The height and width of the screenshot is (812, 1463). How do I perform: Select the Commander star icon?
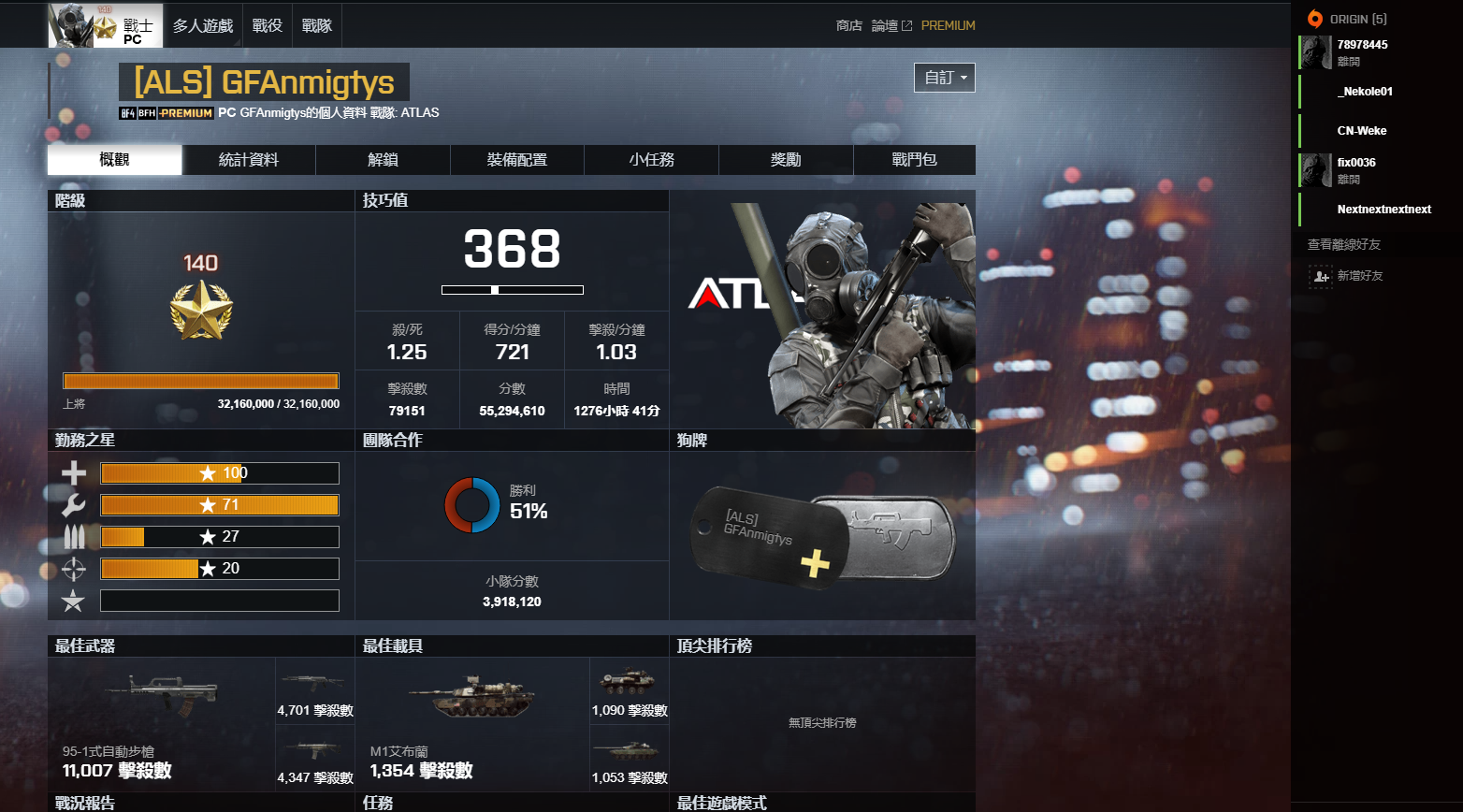(73, 600)
